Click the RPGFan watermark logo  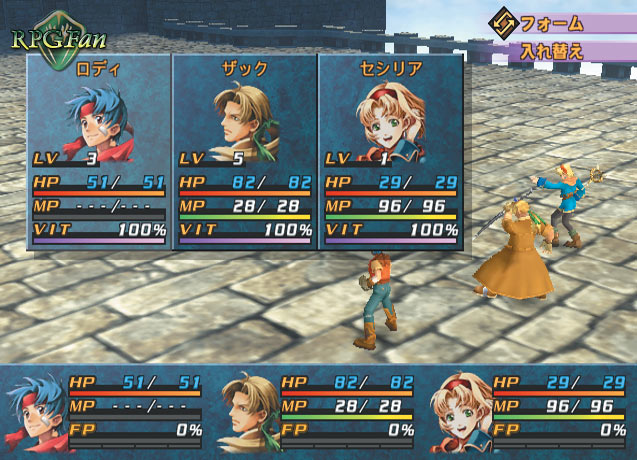(x=48, y=40)
